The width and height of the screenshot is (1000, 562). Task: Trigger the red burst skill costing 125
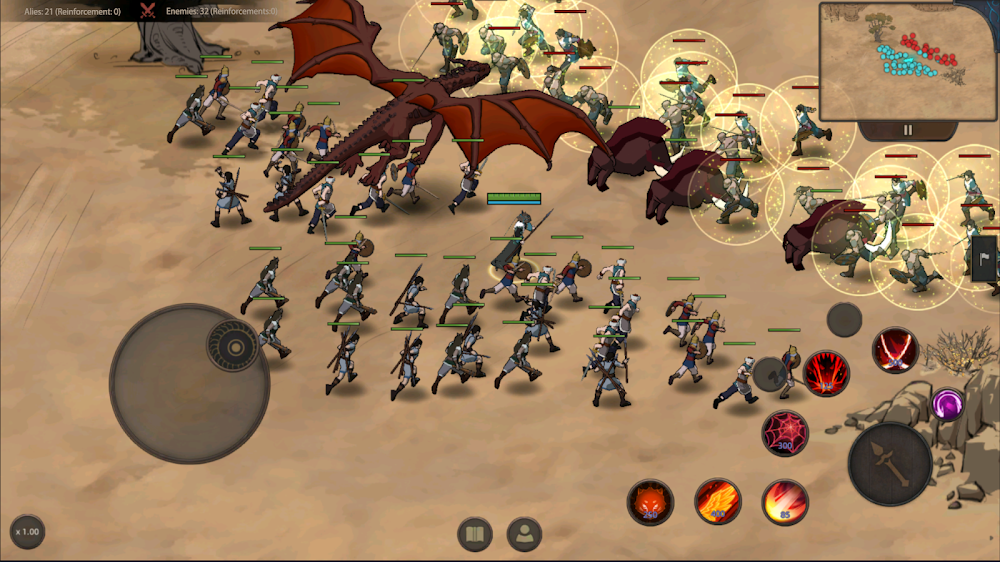click(x=827, y=373)
